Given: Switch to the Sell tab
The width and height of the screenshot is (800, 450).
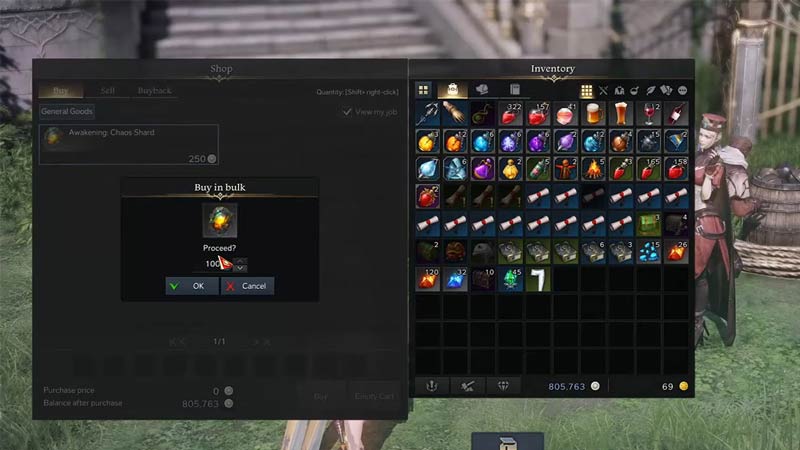Looking at the screenshot, I should (x=107, y=90).
